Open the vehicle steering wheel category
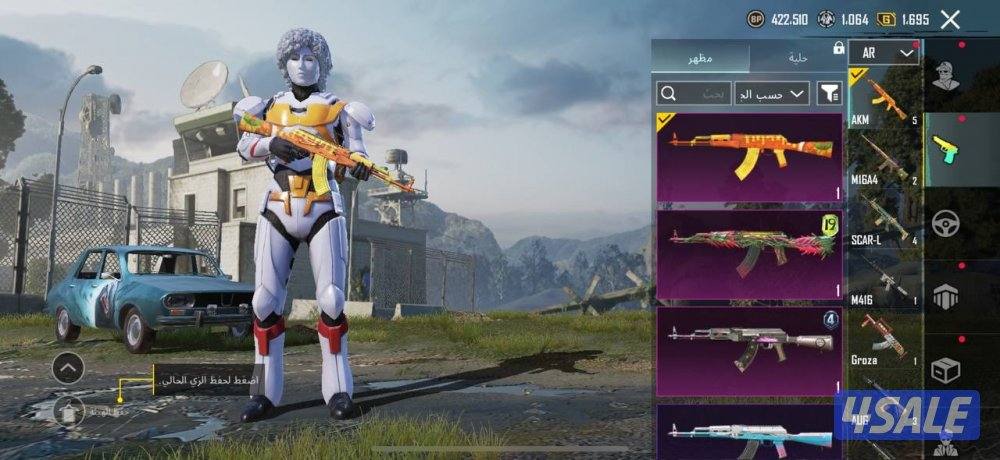The image size is (1000, 460). 945,224
